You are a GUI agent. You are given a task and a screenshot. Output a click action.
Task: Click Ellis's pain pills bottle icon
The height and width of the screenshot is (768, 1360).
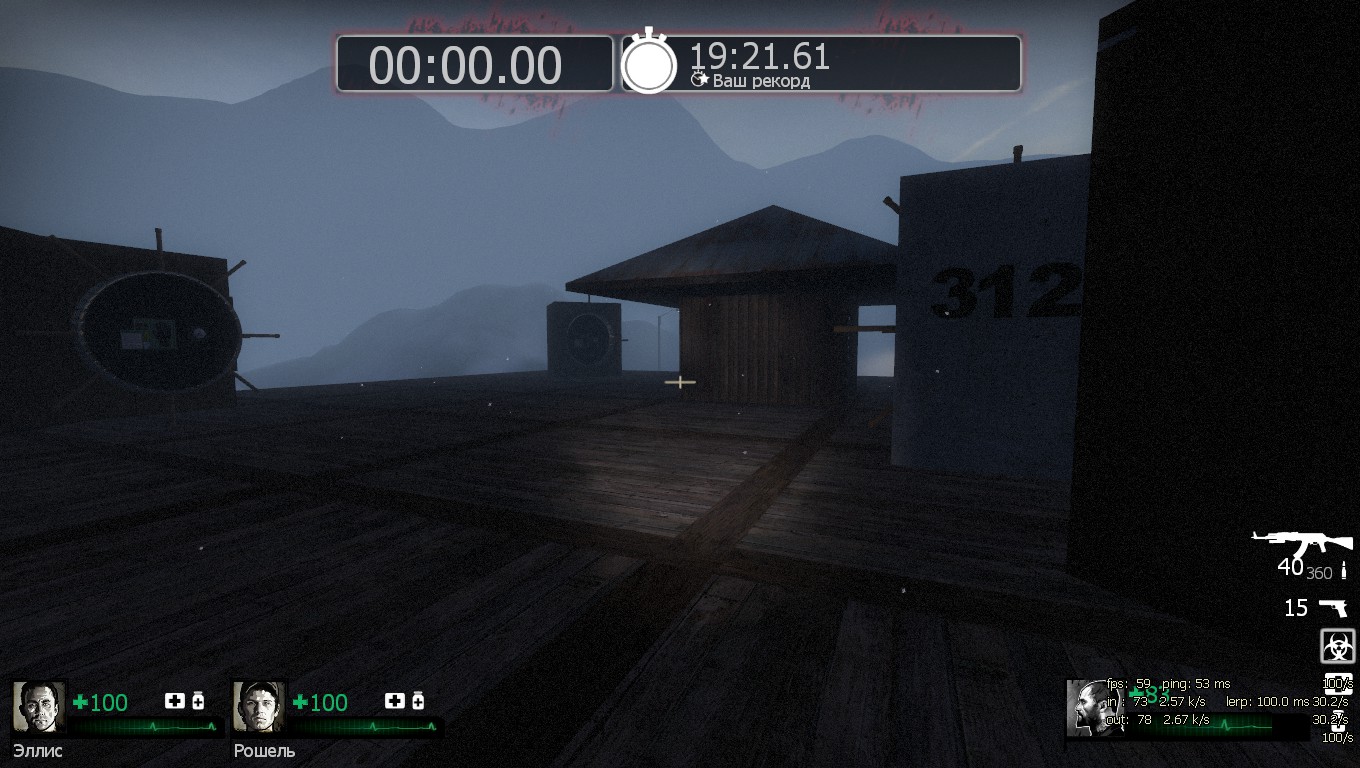tap(198, 701)
